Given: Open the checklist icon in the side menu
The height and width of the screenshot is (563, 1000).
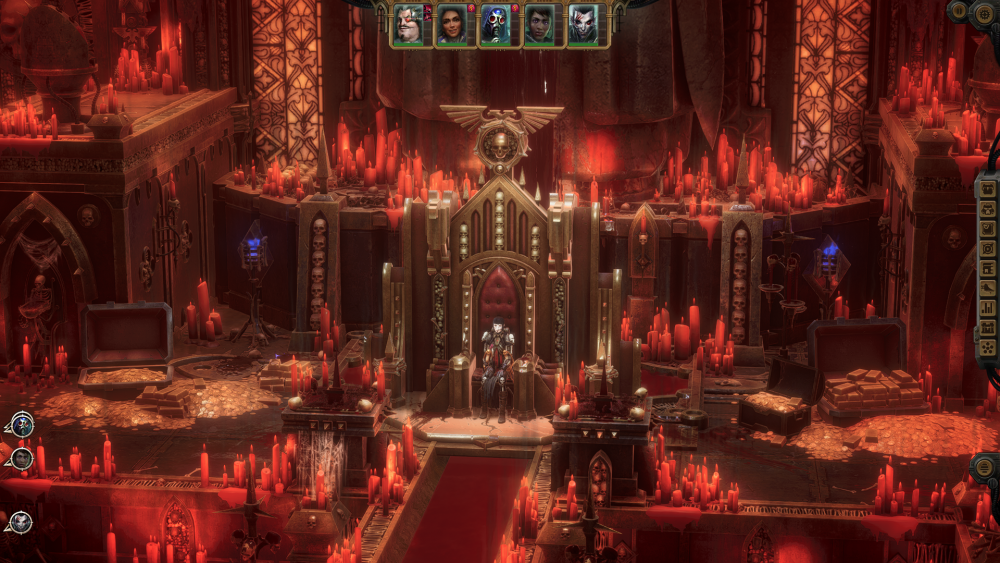Looking at the screenshot, I should pyautogui.click(x=988, y=228).
